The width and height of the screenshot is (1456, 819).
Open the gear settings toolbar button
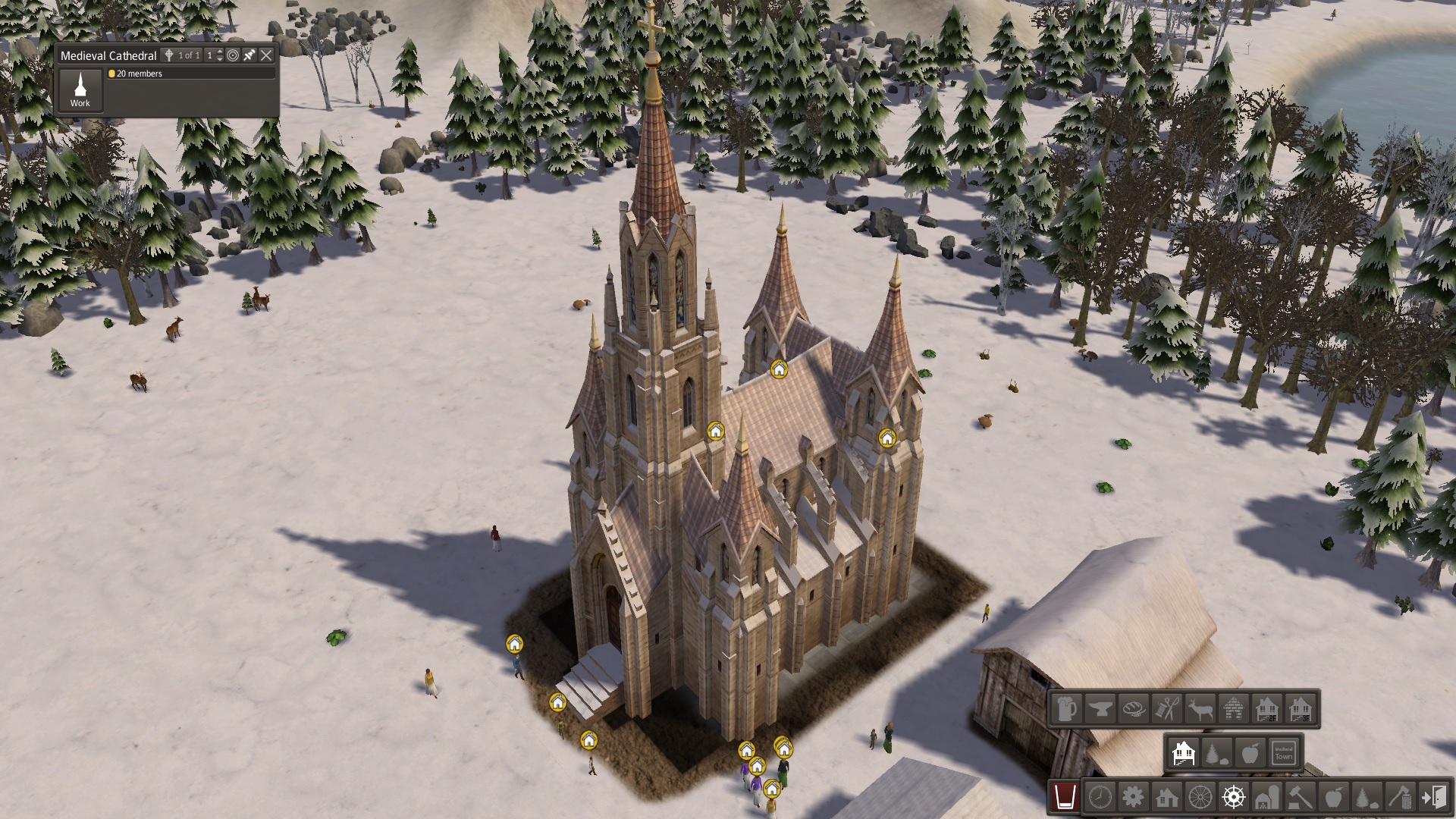point(1133,797)
